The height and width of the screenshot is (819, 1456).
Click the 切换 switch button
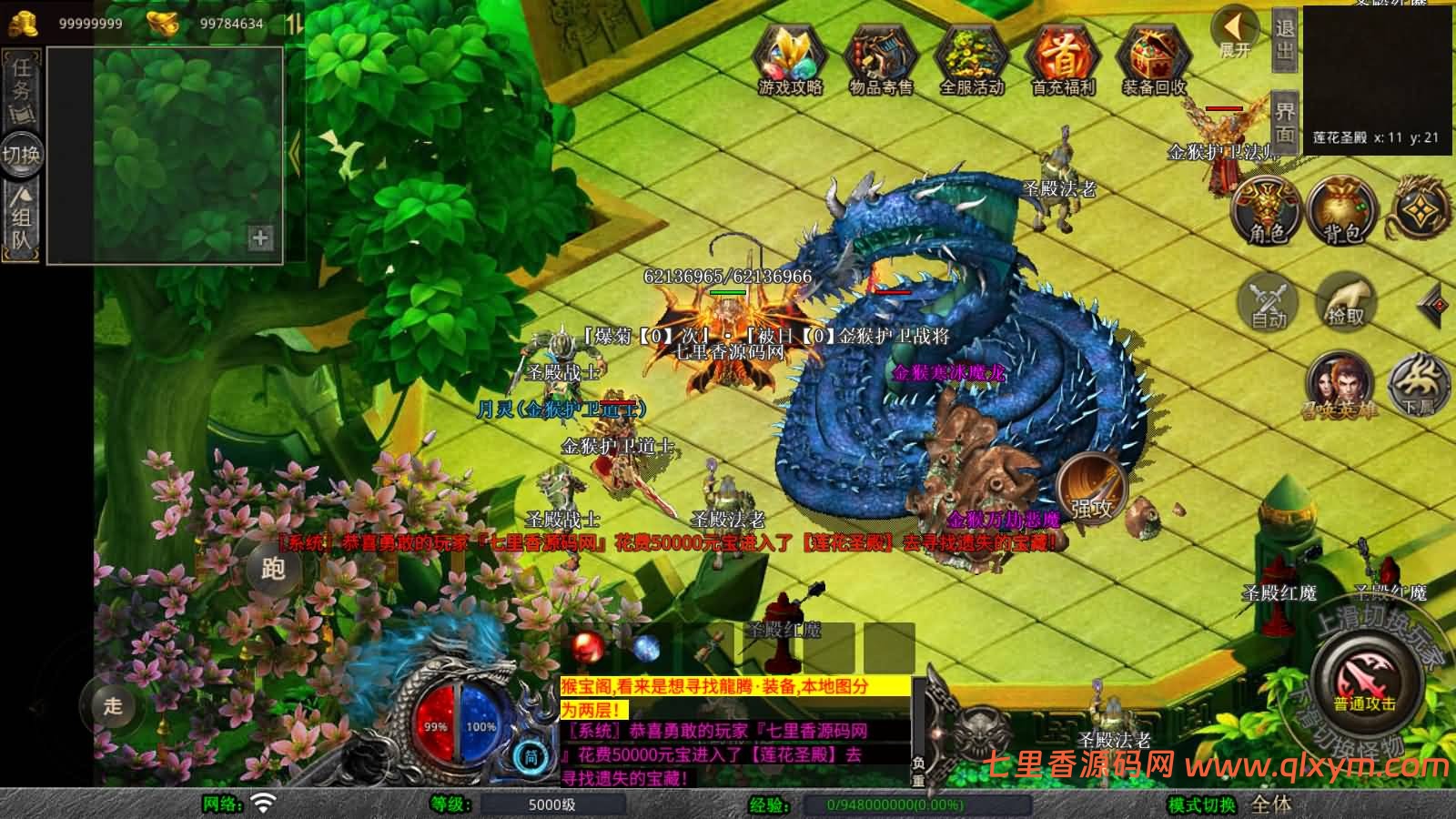[21, 154]
